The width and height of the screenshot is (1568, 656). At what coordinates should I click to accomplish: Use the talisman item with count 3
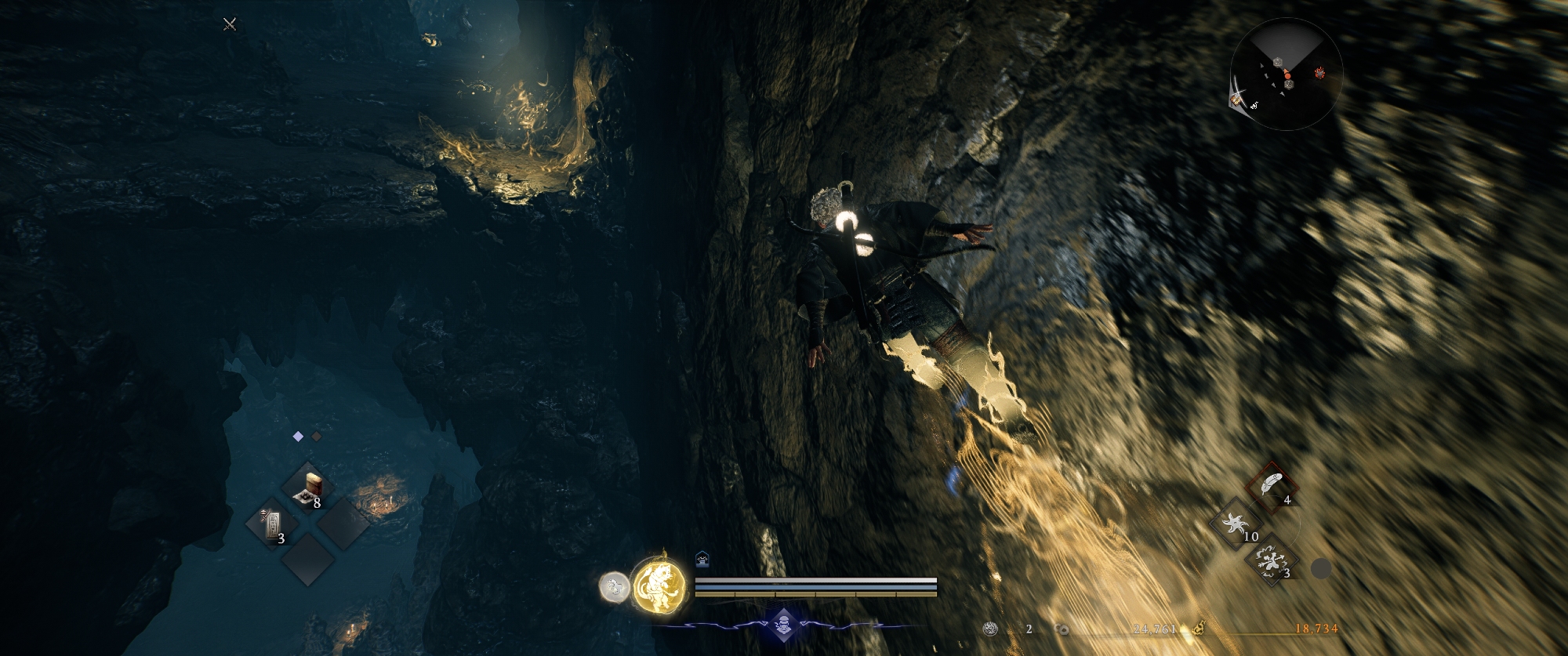(272, 524)
